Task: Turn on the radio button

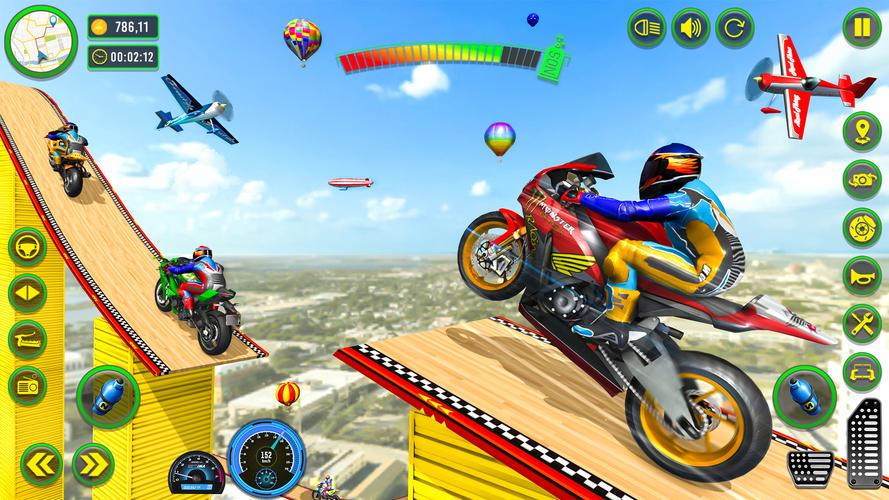Action: click(x=27, y=386)
